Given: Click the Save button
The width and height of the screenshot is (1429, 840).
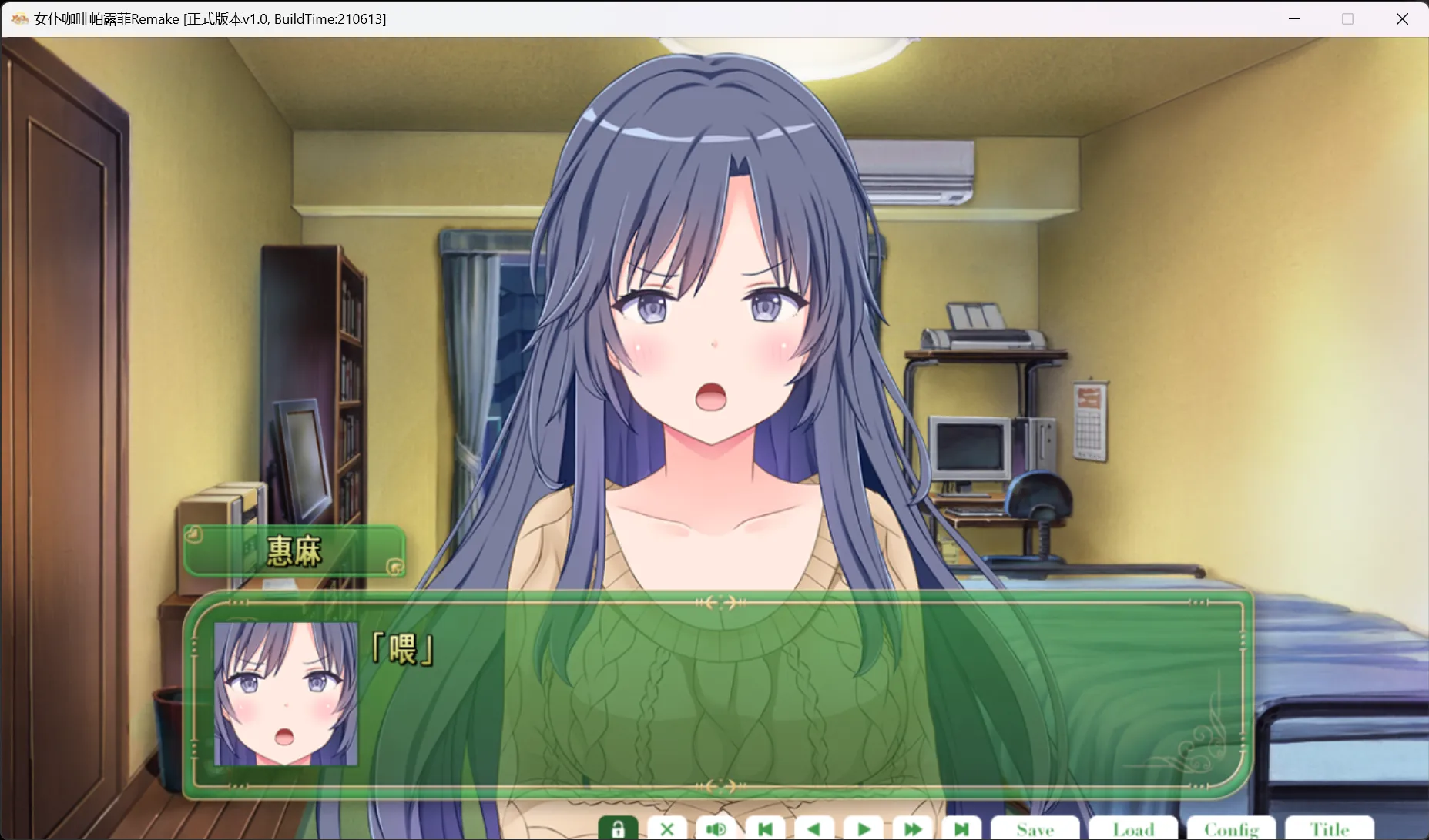Looking at the screenshot, I should tap(1036, 829).
